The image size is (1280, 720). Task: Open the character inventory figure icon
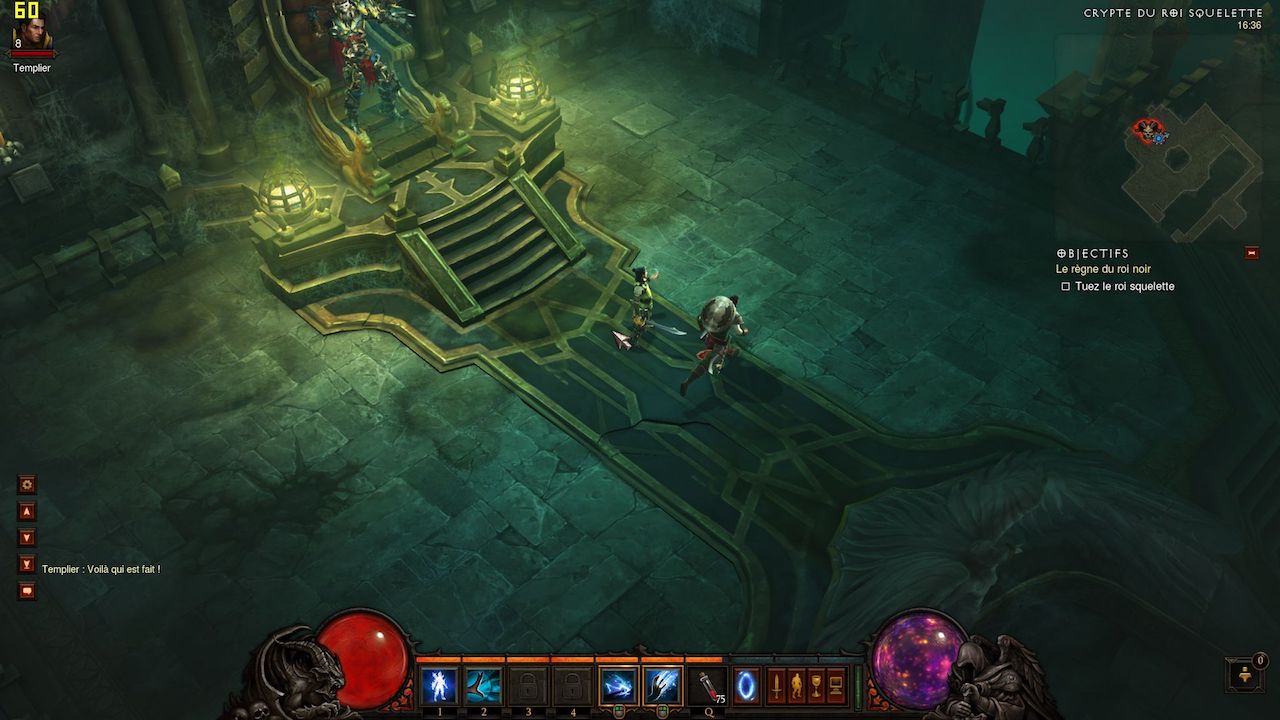795,686
